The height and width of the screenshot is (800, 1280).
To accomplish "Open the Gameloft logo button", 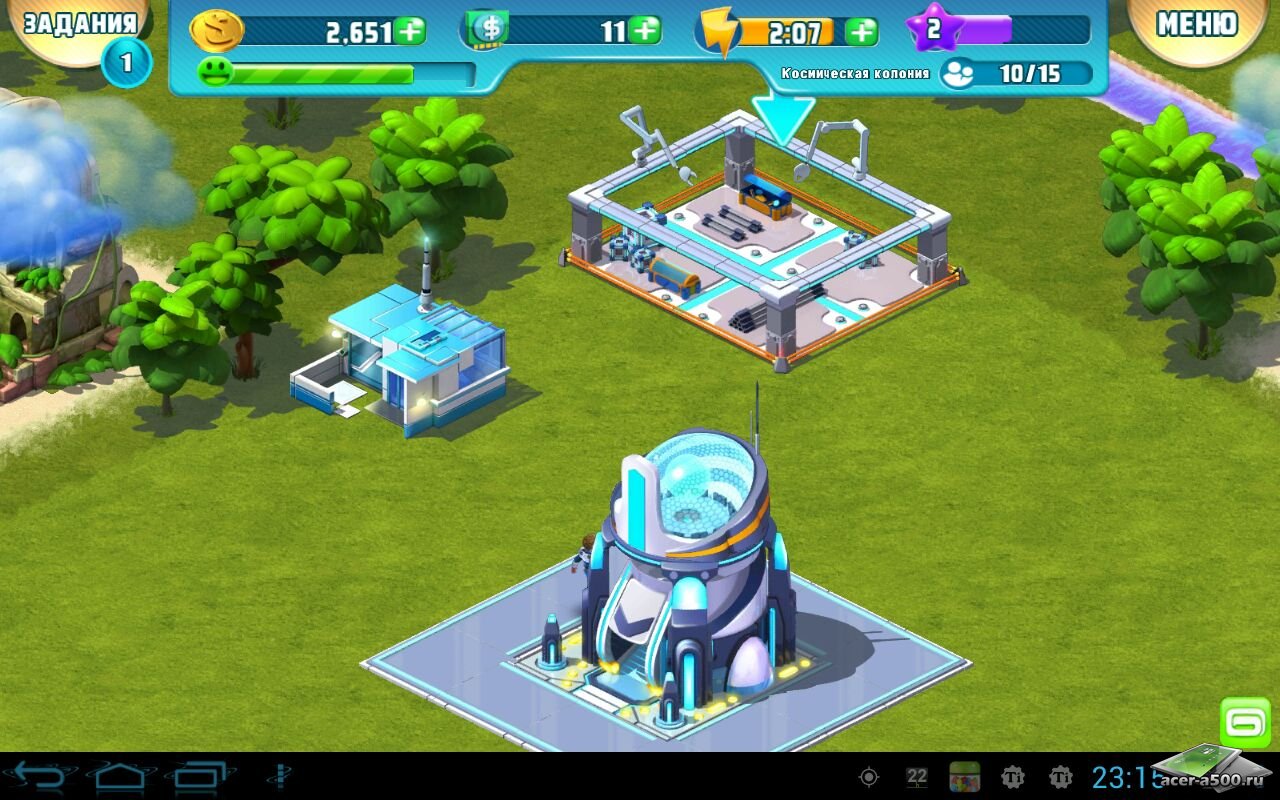I will (x=1245, y=723).
